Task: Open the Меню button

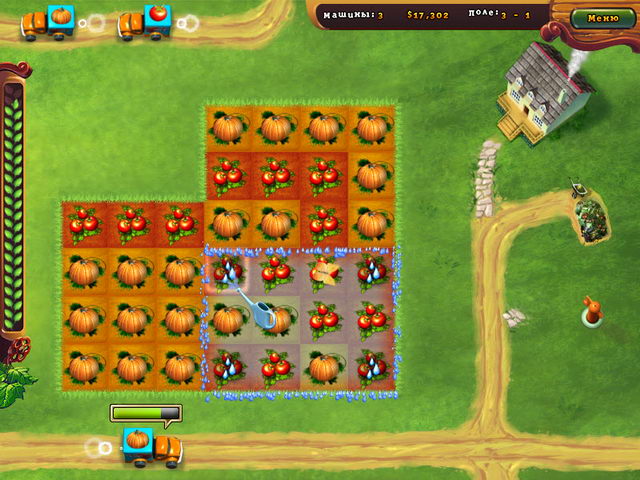Action: pos(603,17)
